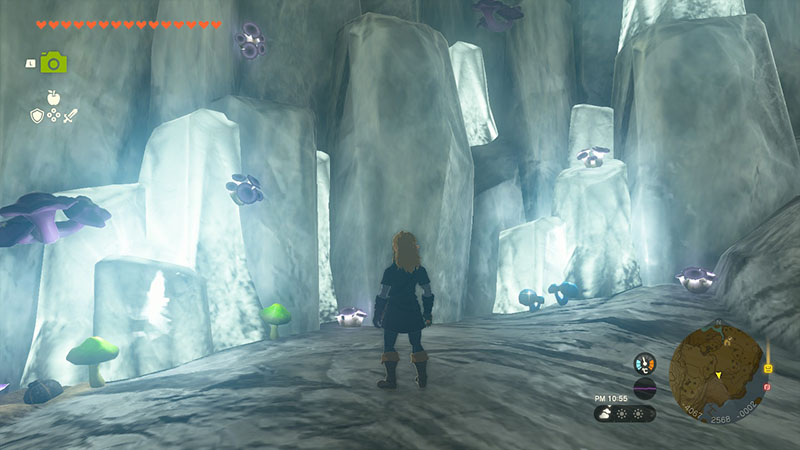Screen dimensions: 800x450
Task: Choose the shield quick-select icon
Action: tap(36, 116)
